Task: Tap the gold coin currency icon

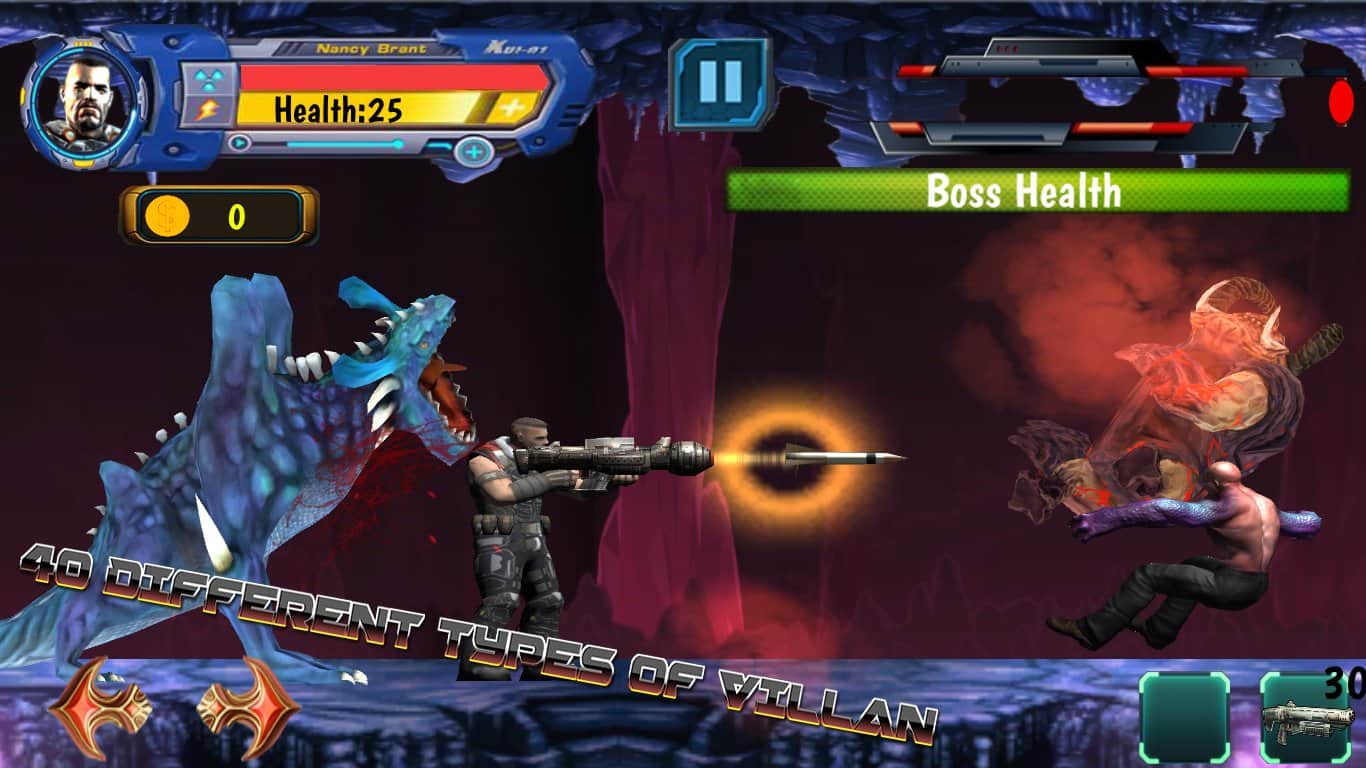Action: pos(170,215)
